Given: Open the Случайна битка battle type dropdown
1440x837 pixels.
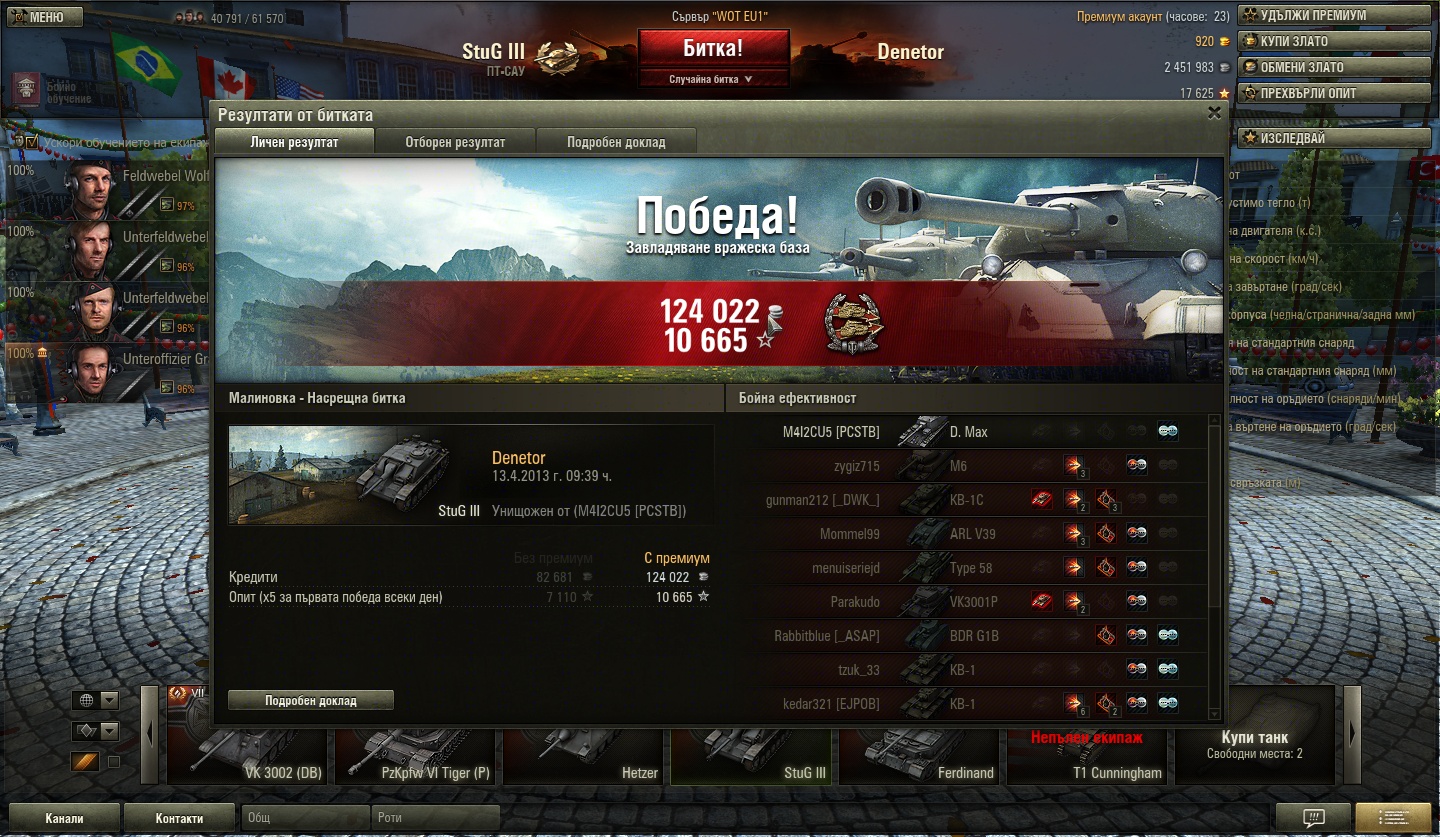Looking at the screenshot, I should pyautogui.click(x=713, y=79).
